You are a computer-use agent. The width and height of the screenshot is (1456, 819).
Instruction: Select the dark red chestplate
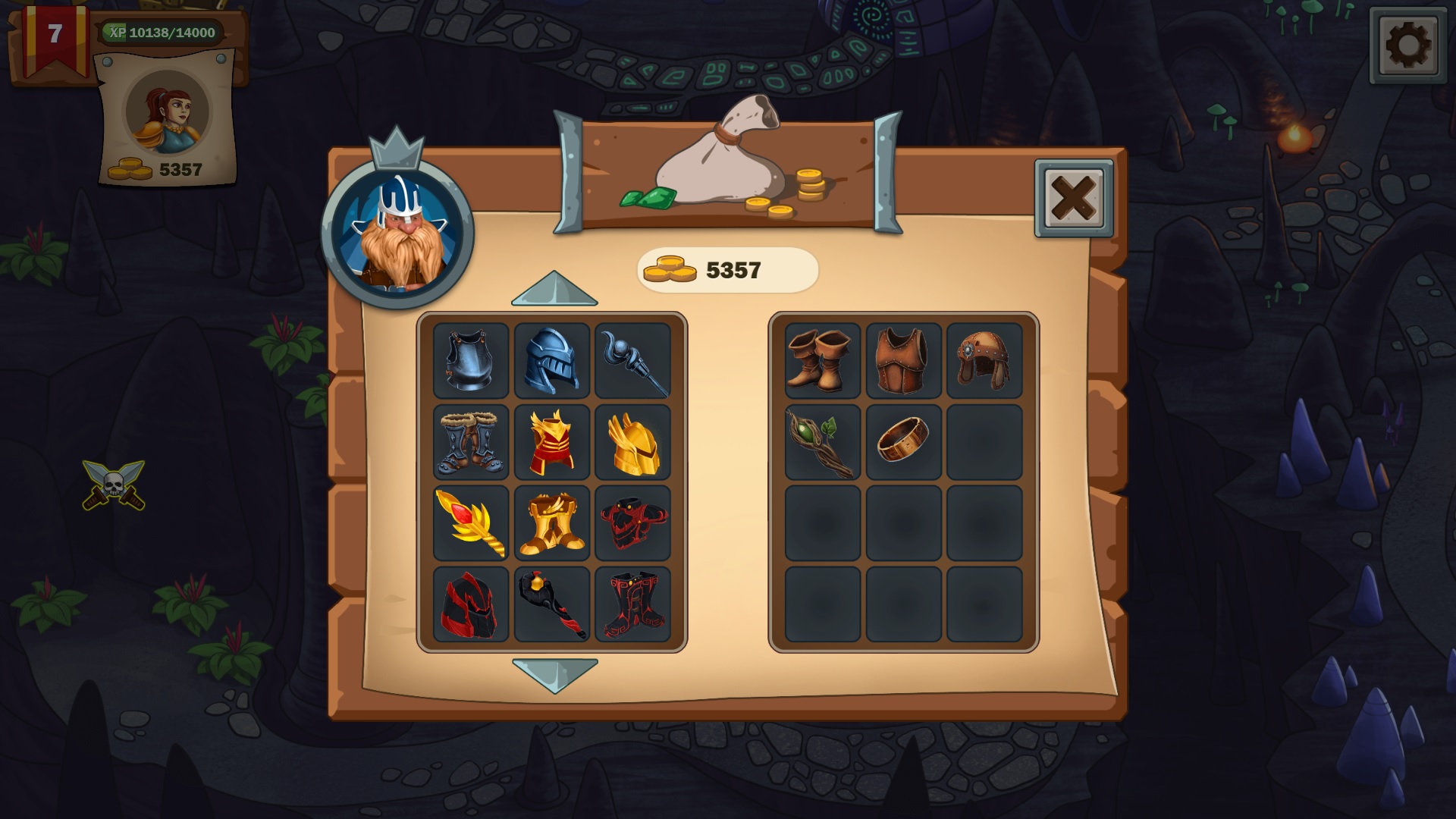click(634, 523)
